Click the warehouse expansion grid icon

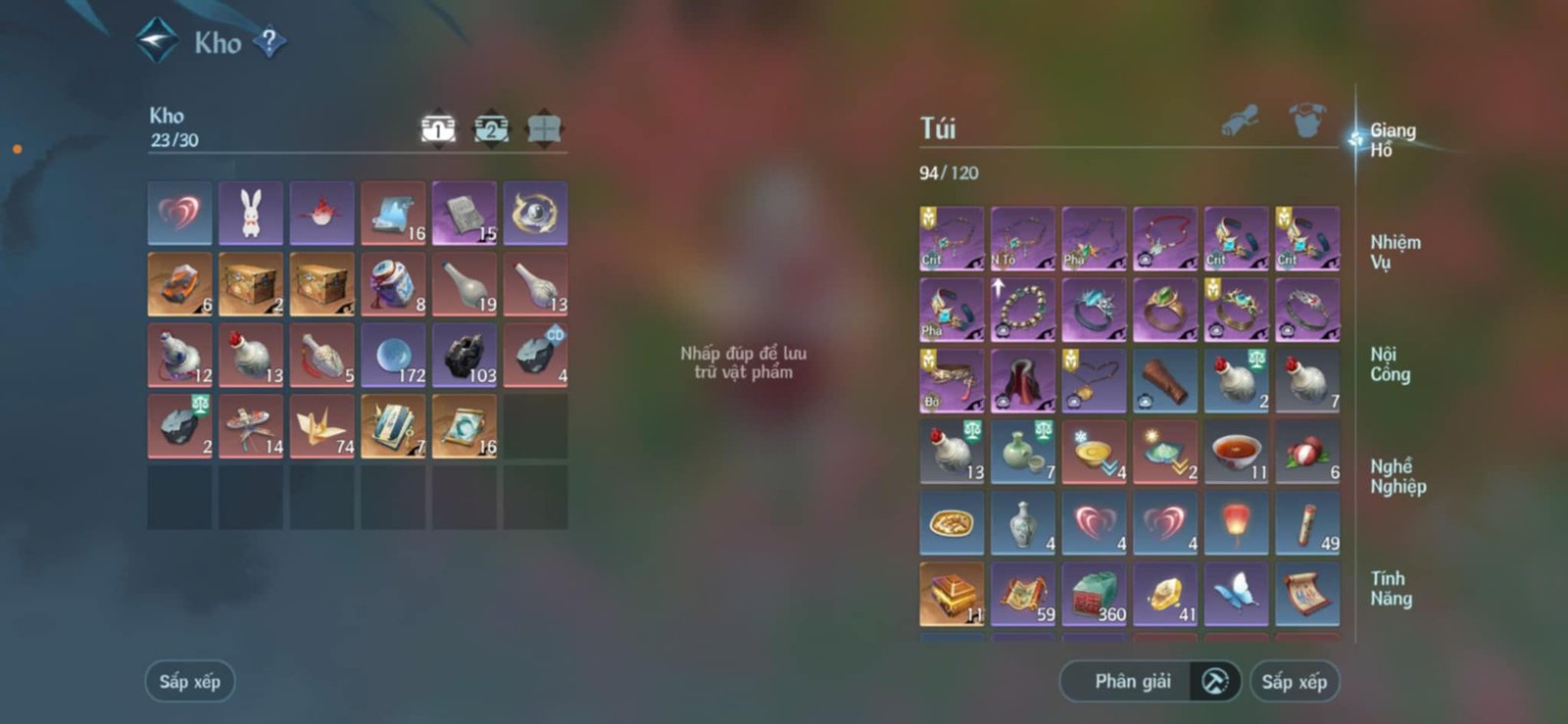546,126
